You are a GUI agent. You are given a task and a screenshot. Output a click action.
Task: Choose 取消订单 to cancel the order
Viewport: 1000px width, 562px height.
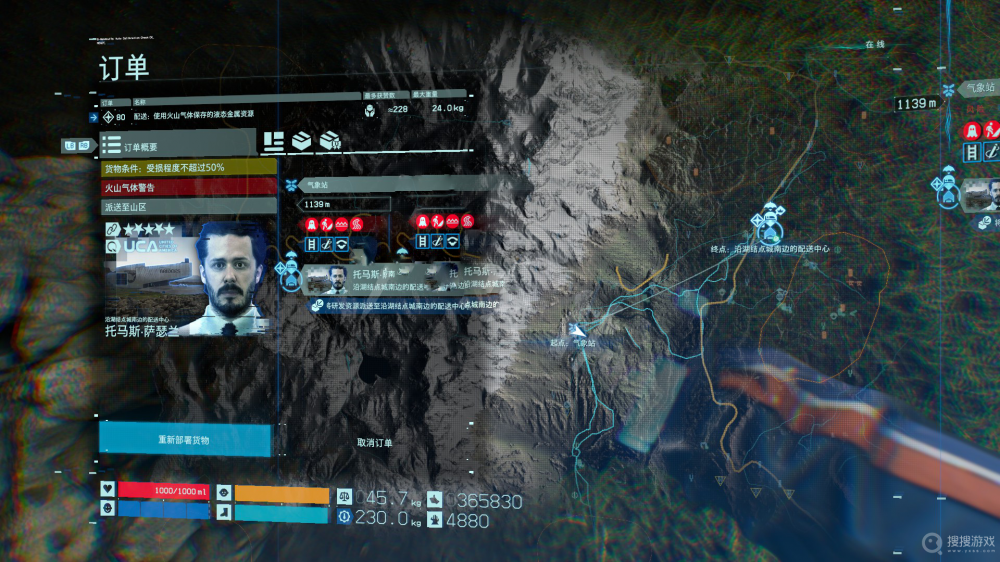(375, 442)
